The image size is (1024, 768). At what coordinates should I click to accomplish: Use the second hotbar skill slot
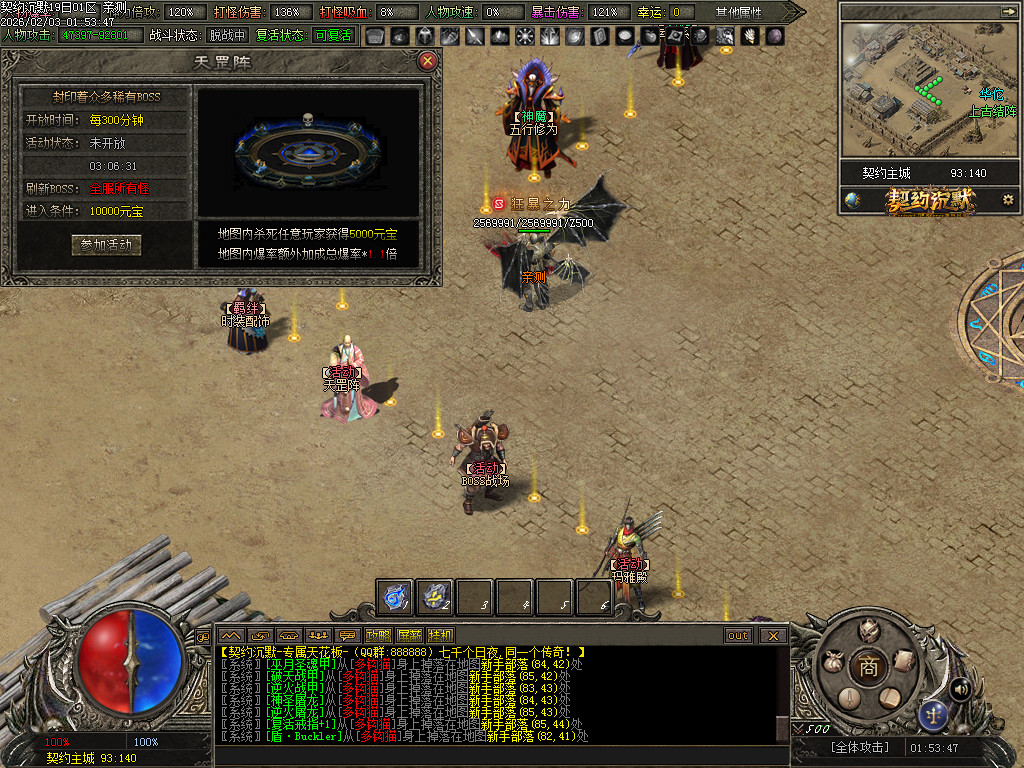click(x=435, y=597)
